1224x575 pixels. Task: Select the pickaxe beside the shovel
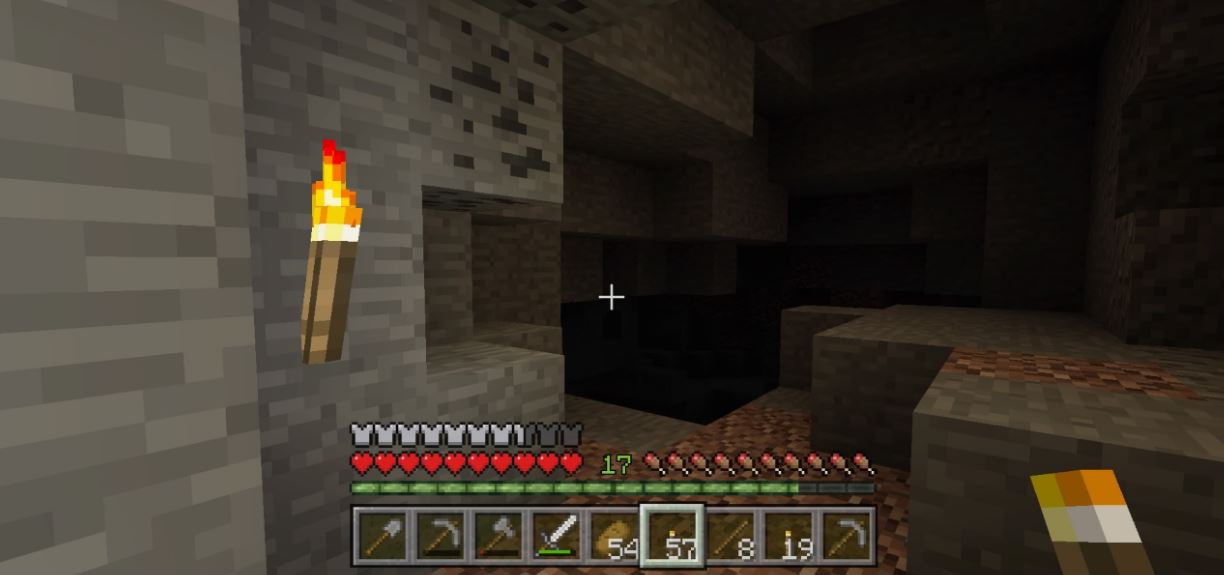coord(439,537)
